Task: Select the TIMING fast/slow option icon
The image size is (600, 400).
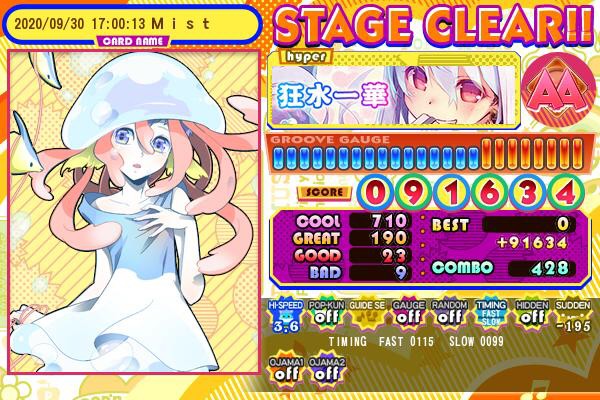Action: [488, 315]
